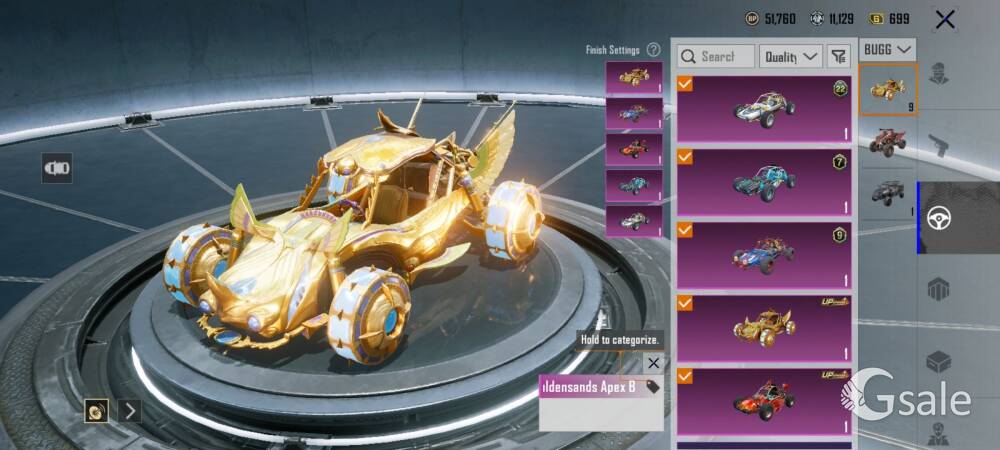This screenshot has width=1000, height=450.
Task: Switch to the pistol weapons tab
Action: click(x=938, y=143)
